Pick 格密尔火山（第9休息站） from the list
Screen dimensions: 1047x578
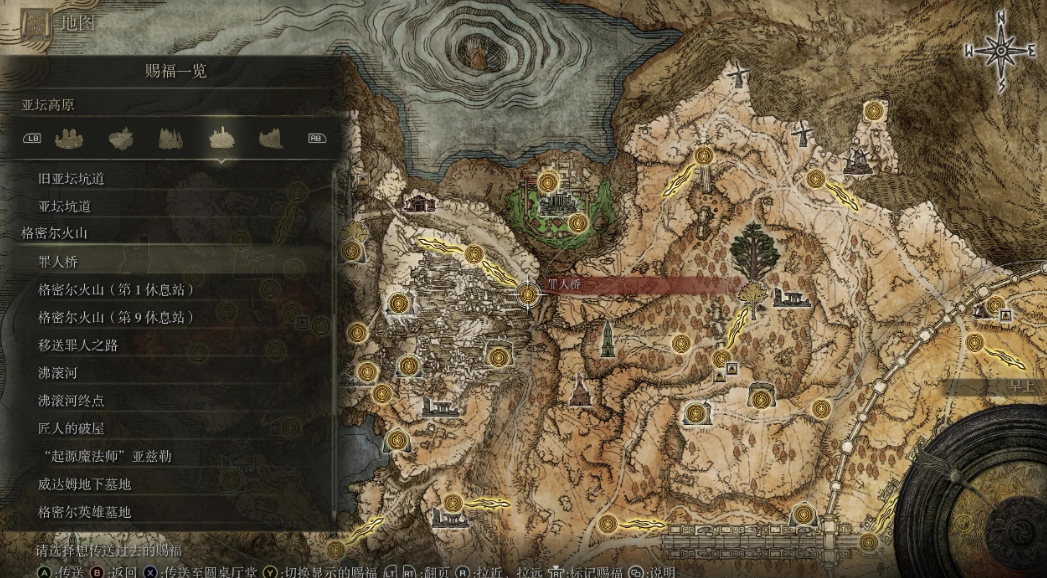point(115,317)
